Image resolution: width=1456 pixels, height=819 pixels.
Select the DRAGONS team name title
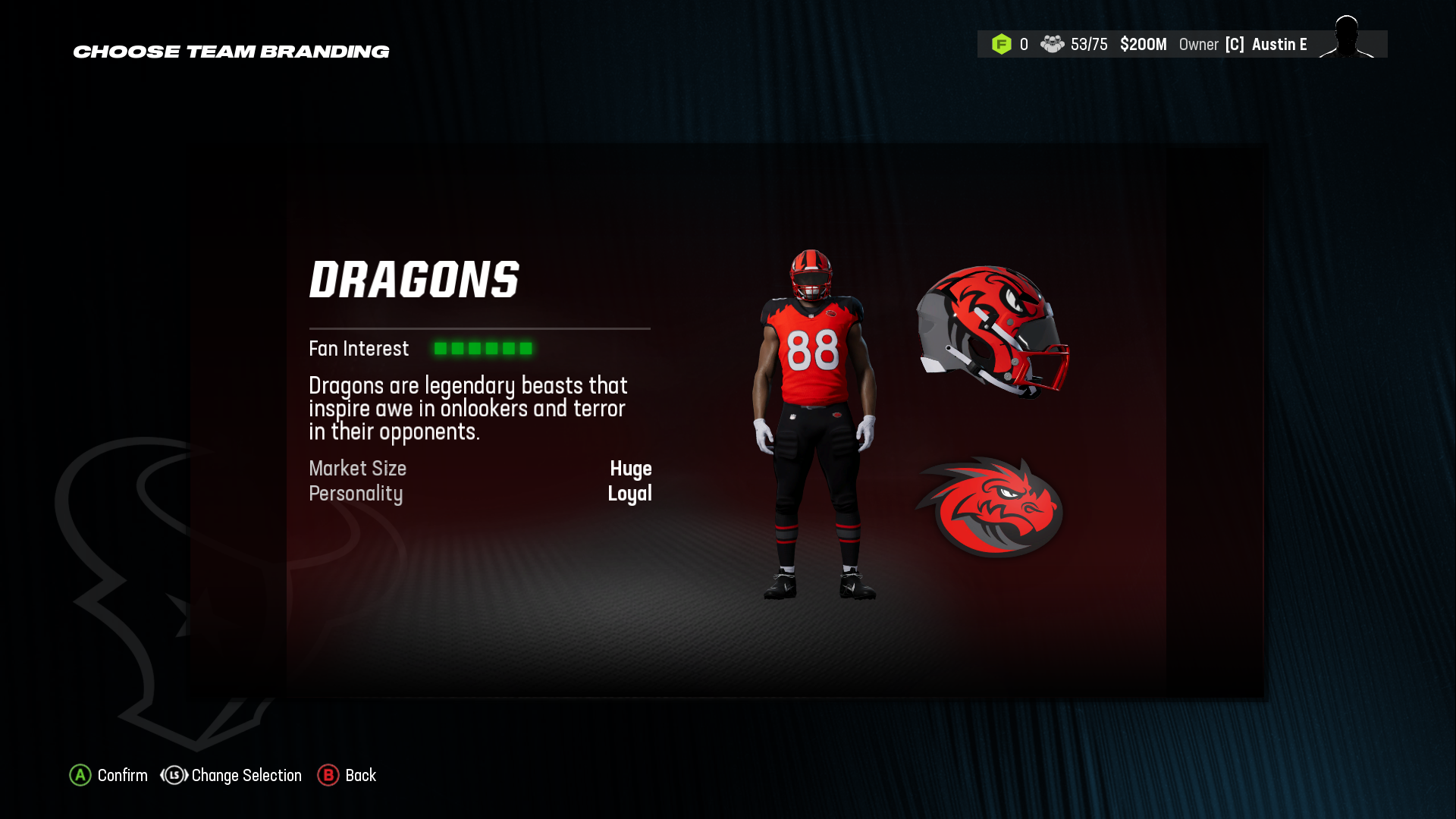415,280
